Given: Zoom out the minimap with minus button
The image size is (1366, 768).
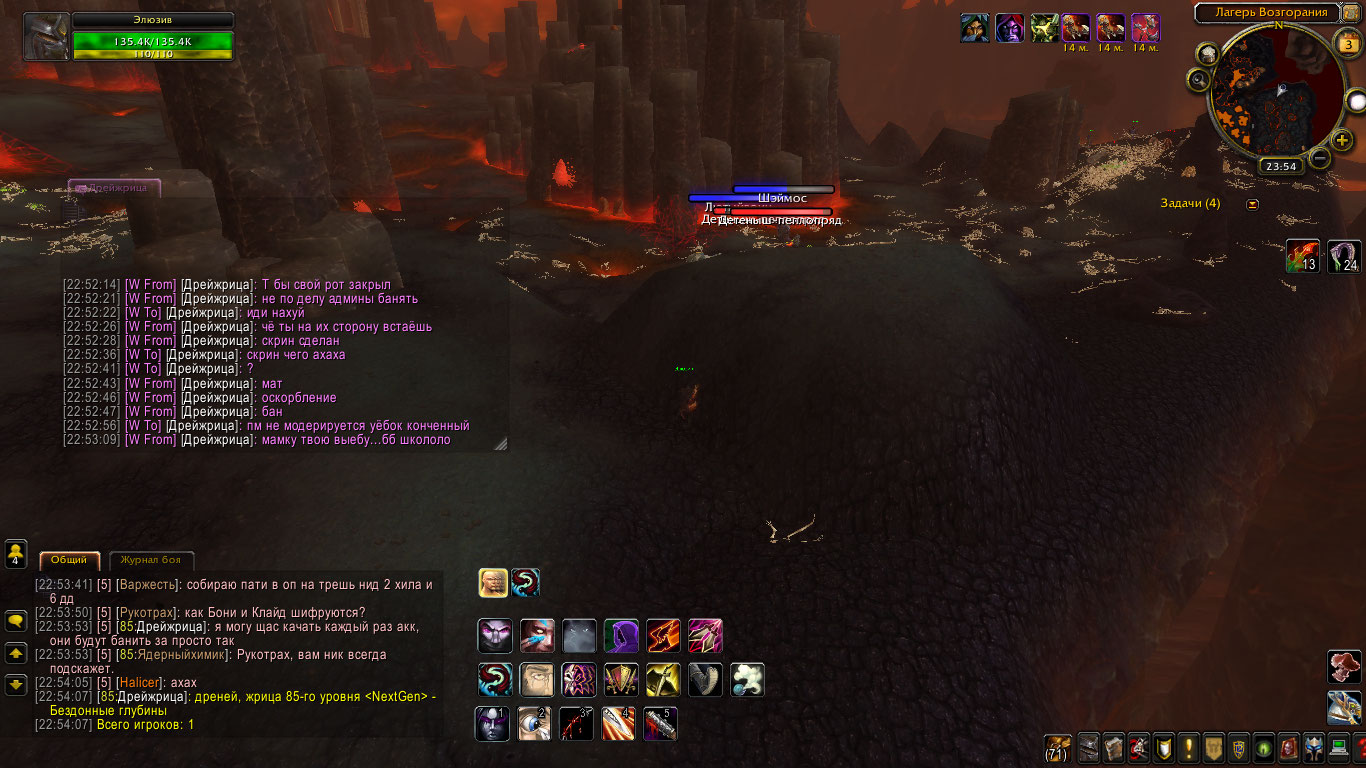Looking at the screenshot, I should click(x=1320, y=158).
